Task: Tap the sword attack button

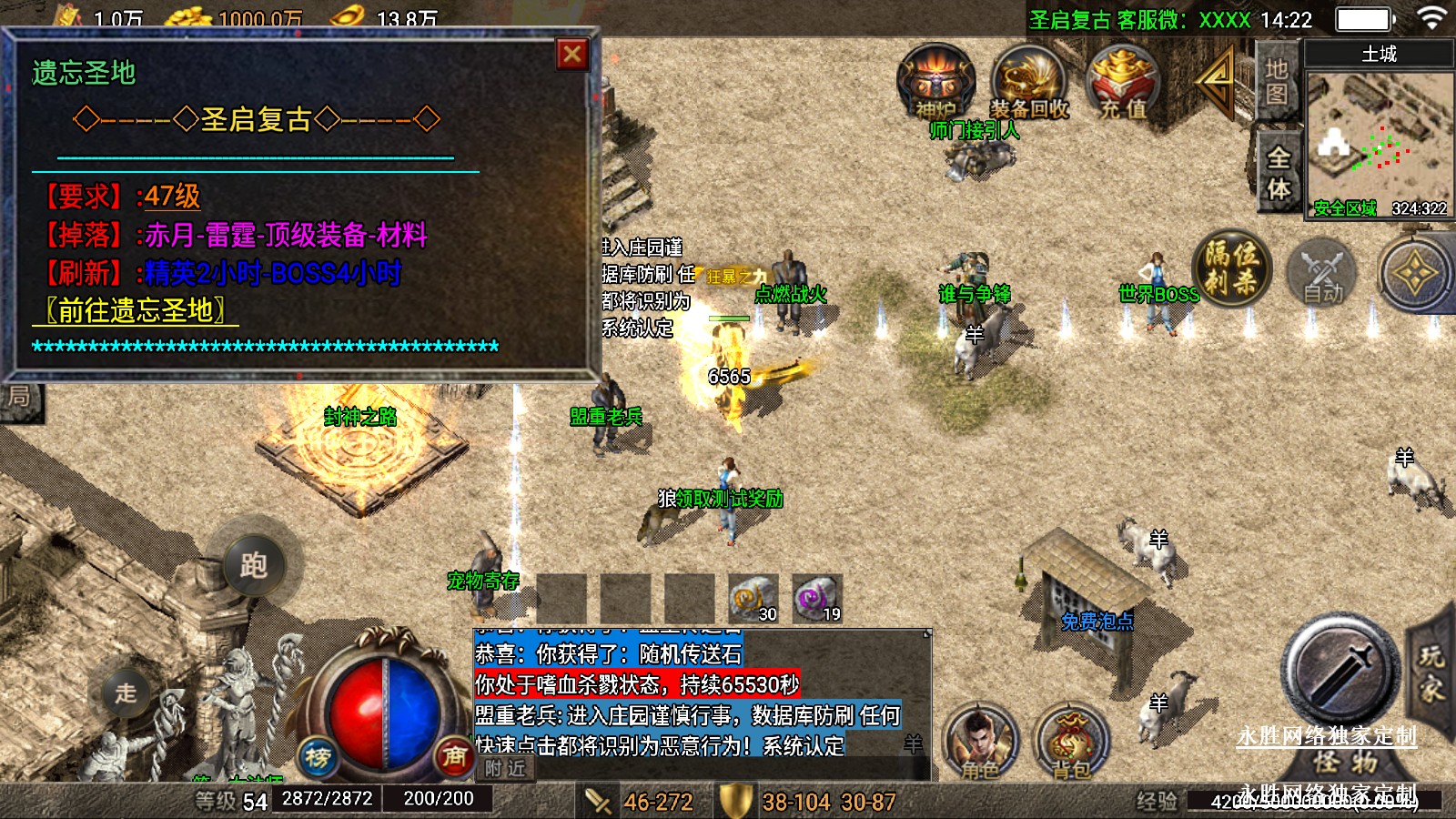Action: click(x=1340, y=671)
